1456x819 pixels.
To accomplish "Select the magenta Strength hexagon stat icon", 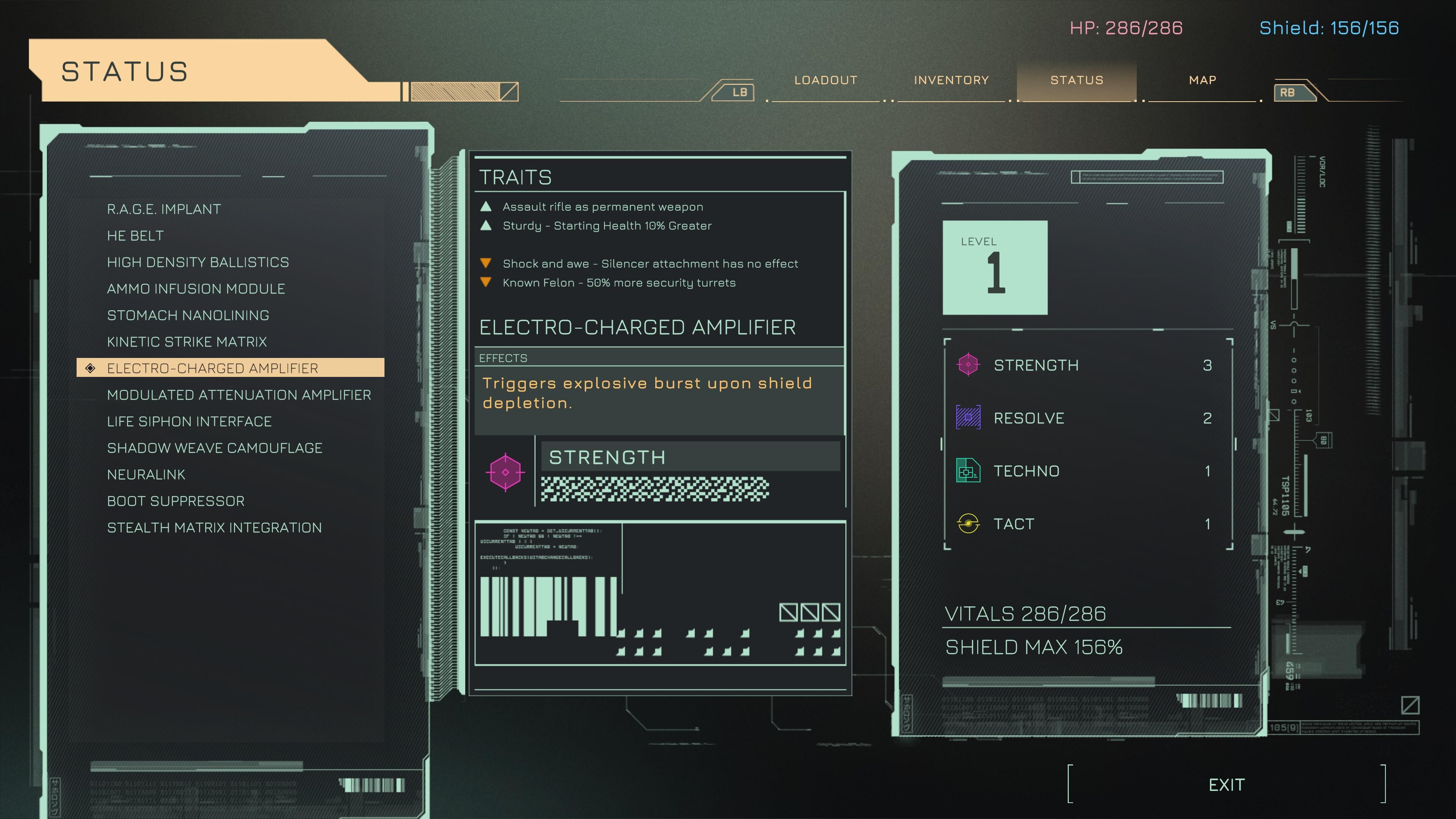I will (968, 364).
